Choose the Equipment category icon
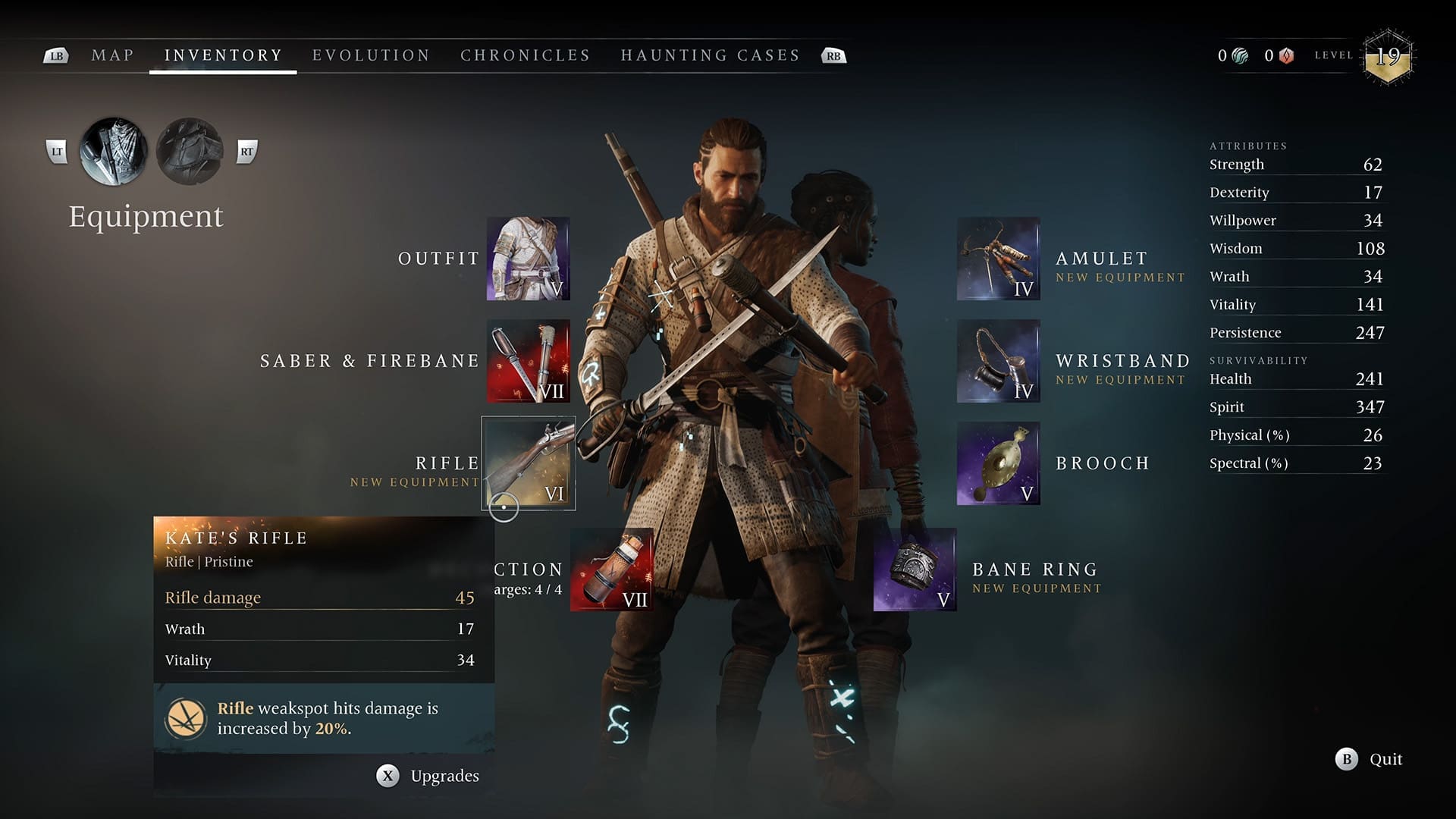1456x819 pixels. click(x=114, y=152)
